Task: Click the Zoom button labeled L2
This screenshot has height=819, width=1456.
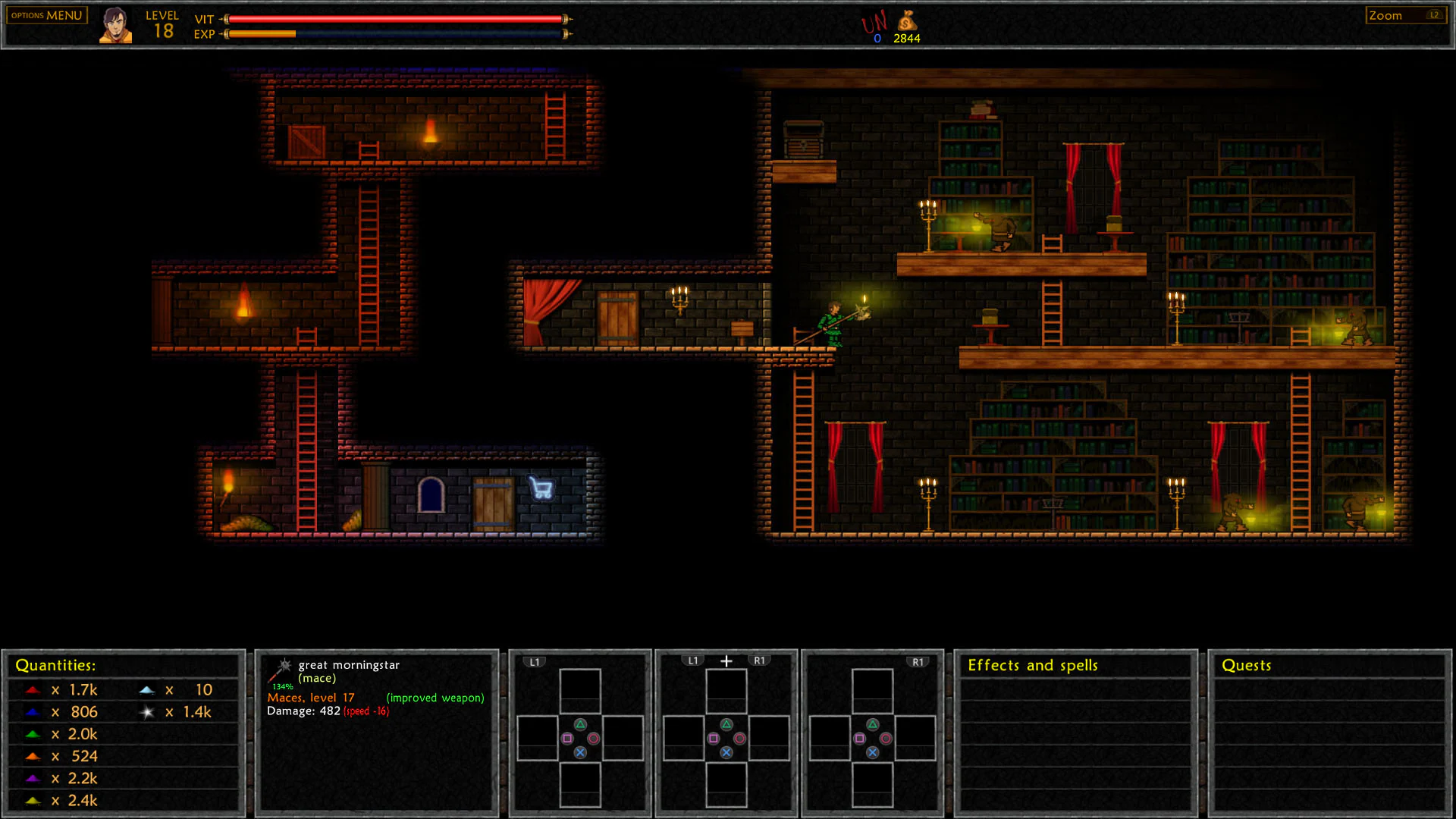Action: pos(1405,14)
